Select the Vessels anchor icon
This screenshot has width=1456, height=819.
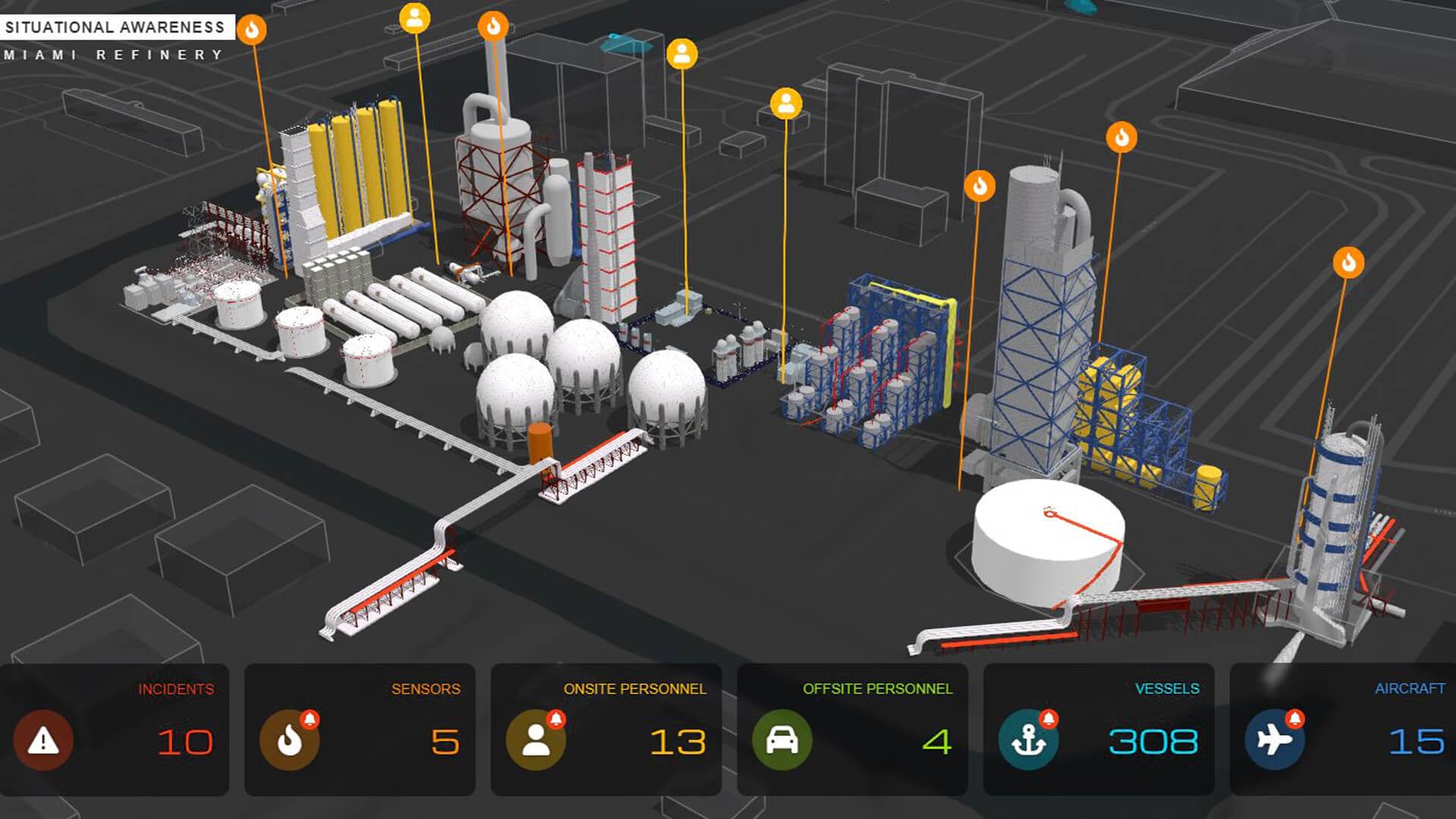(x=1028, y=743)
